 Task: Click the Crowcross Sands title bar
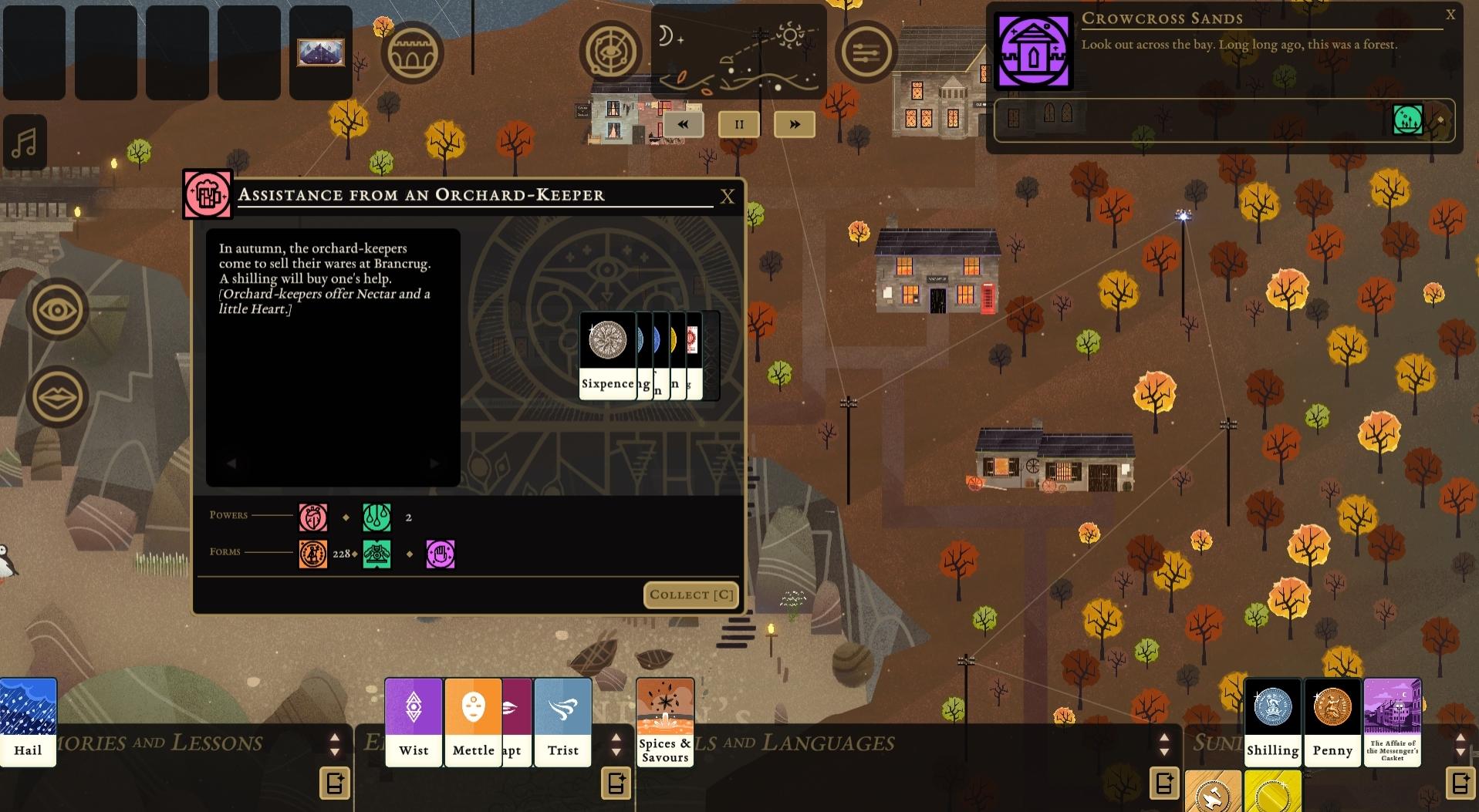pos(1163,19)
